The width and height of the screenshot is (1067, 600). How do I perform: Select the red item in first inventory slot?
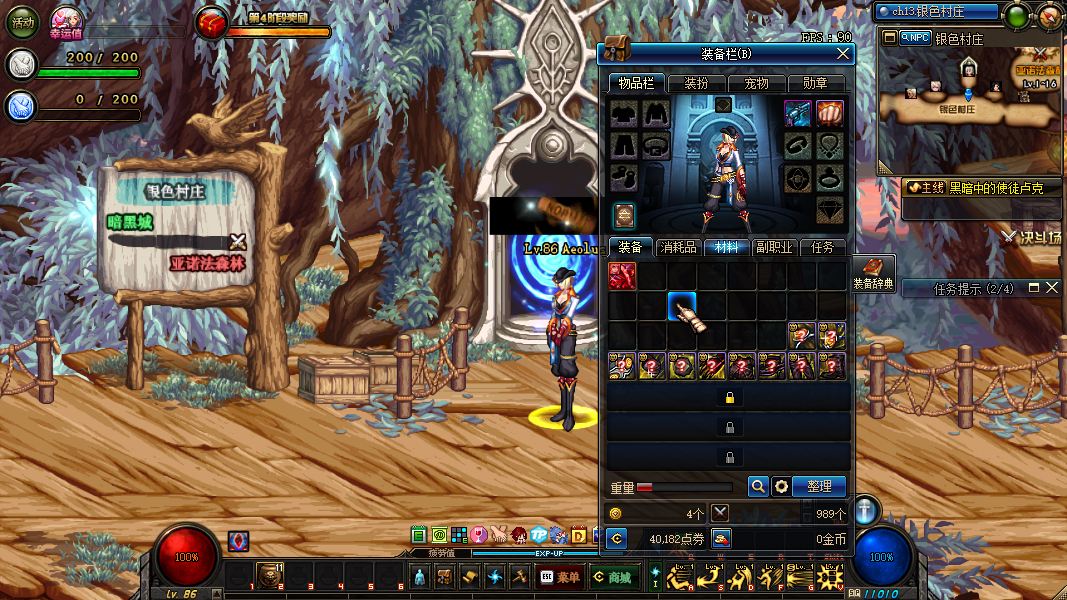[622, 276]
